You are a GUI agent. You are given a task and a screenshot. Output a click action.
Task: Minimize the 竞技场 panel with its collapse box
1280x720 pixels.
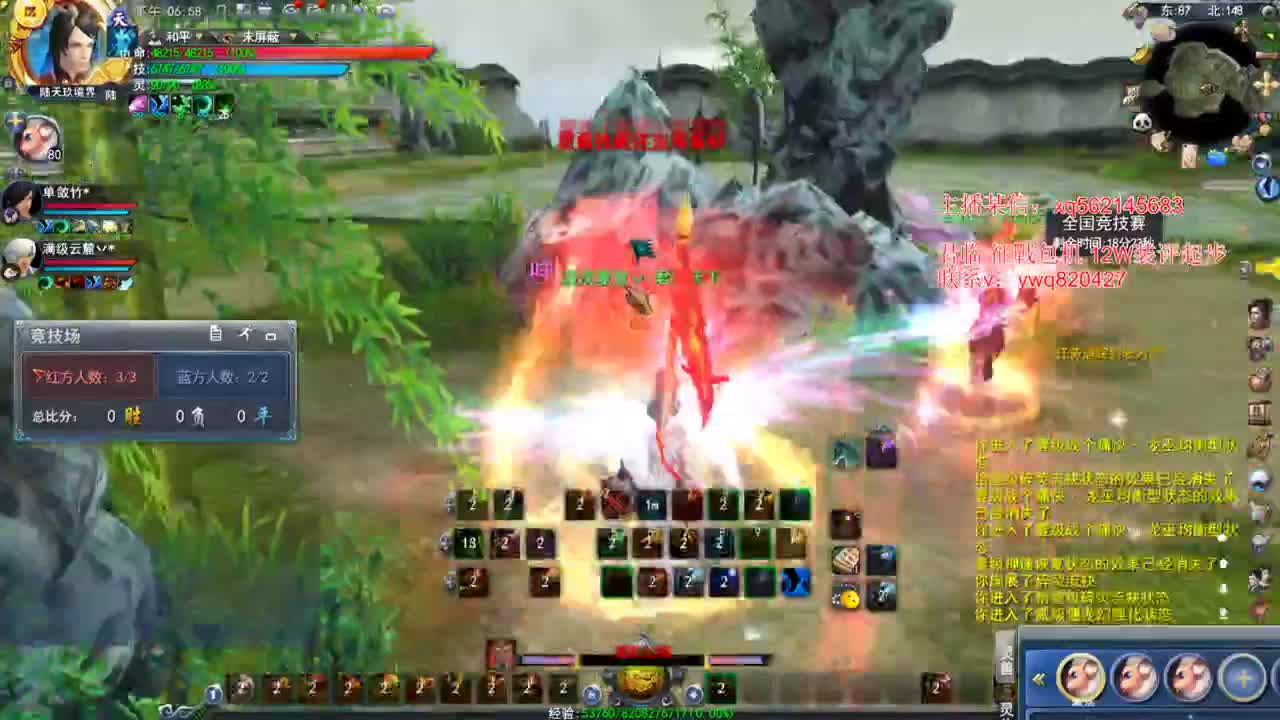pos(272,335)
